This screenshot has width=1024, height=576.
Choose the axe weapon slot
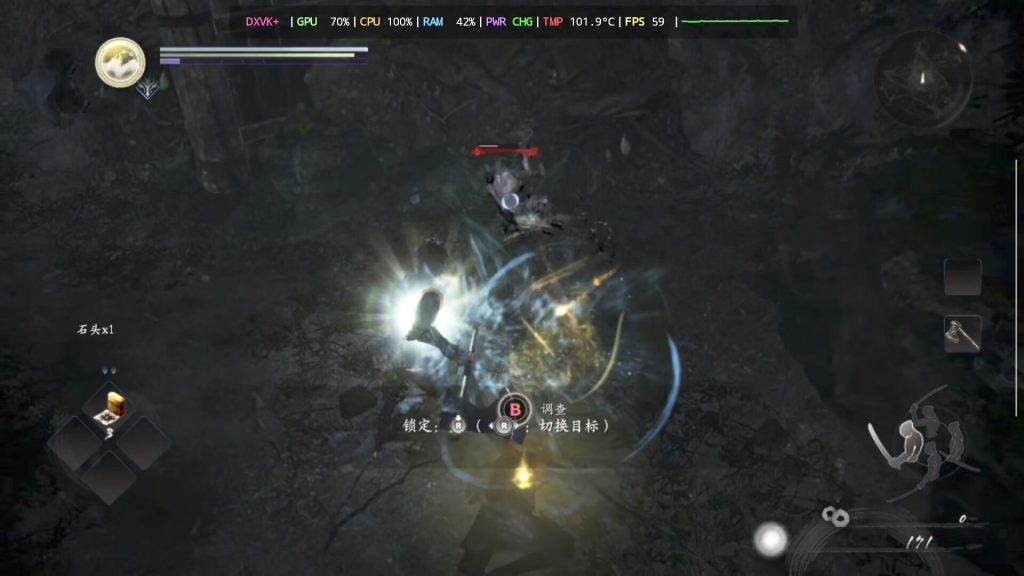(962, 333)
